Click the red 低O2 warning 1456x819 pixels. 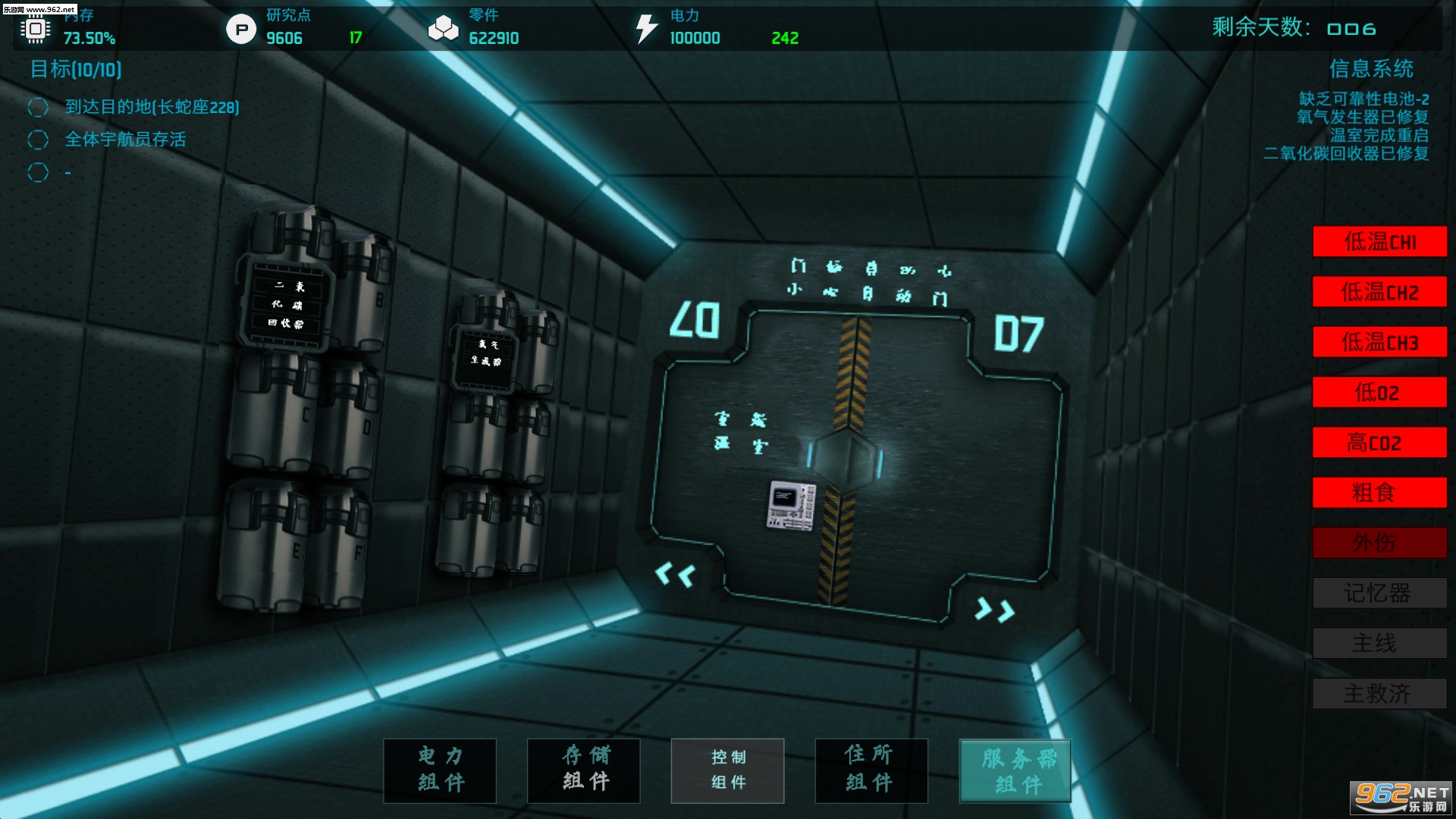coord(1379,392)
